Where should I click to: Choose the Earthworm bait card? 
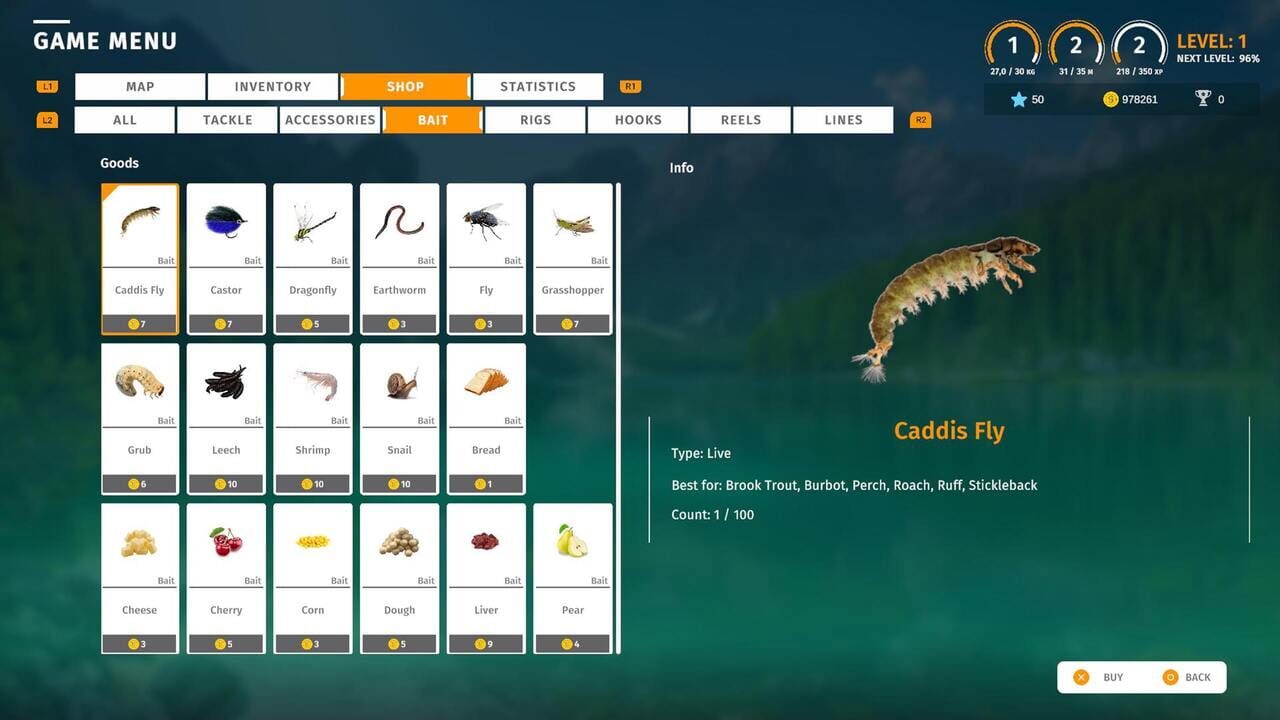(399, 258)
